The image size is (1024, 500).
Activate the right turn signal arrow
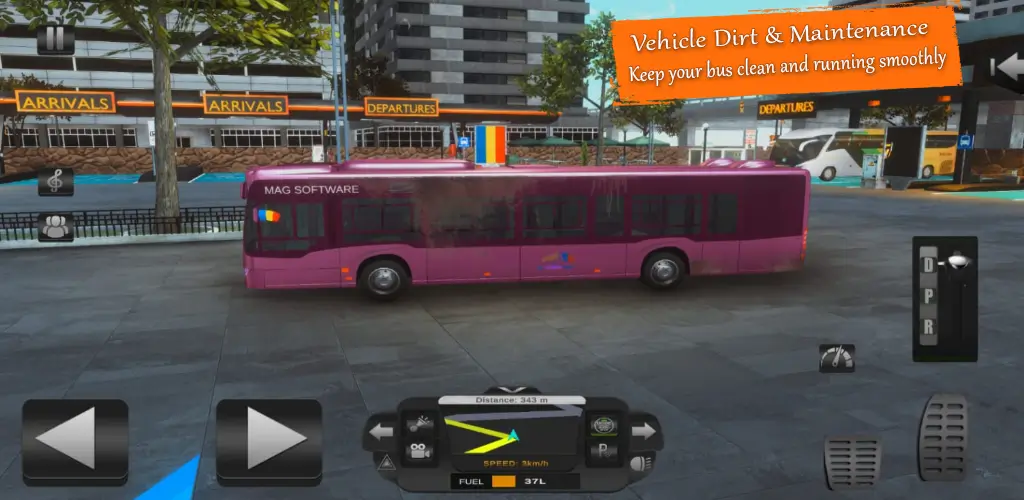click(643, 431)
